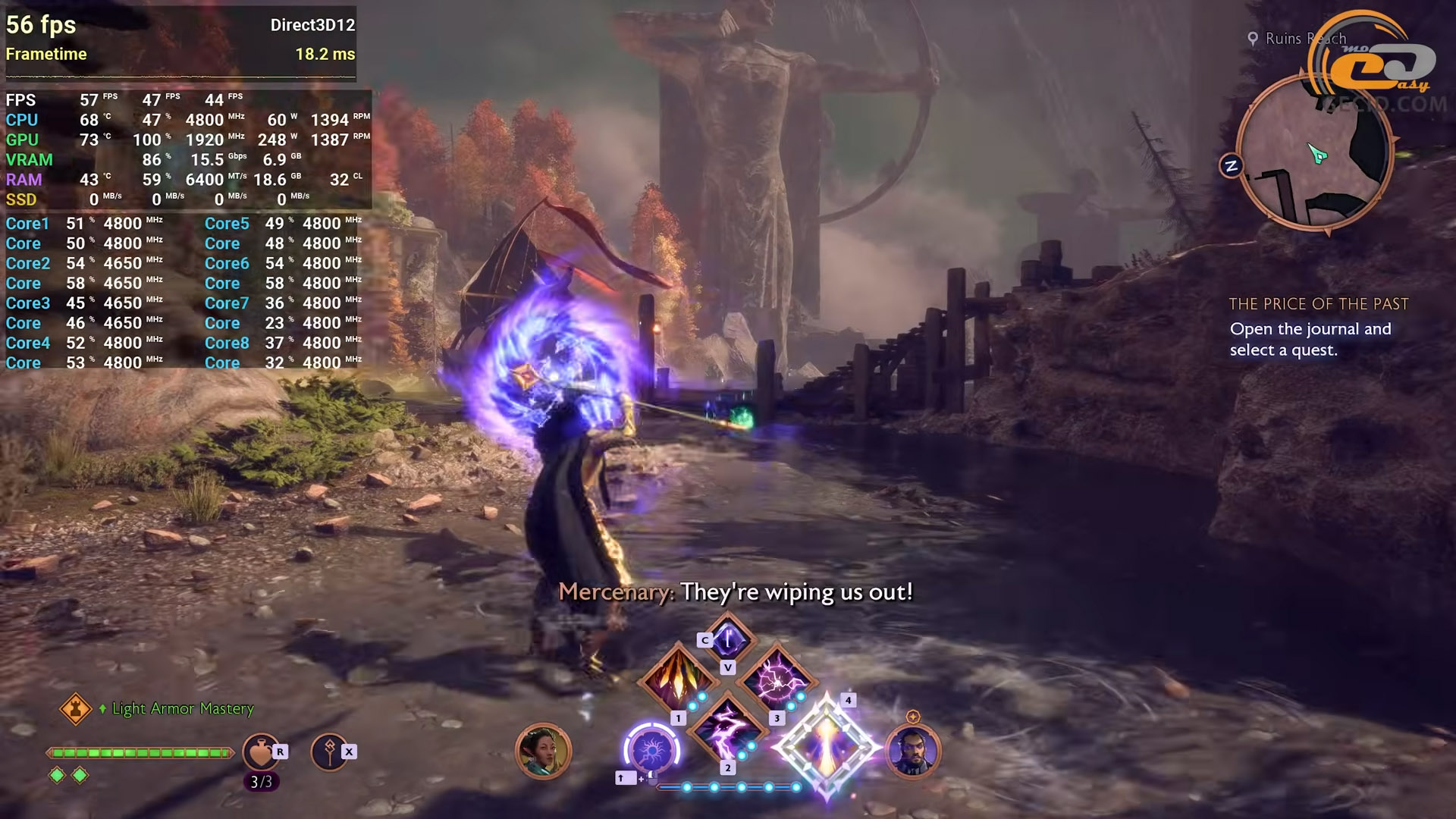1456x819 pixels.
Task: Open the circular minimap
Action: point(1315,153)
